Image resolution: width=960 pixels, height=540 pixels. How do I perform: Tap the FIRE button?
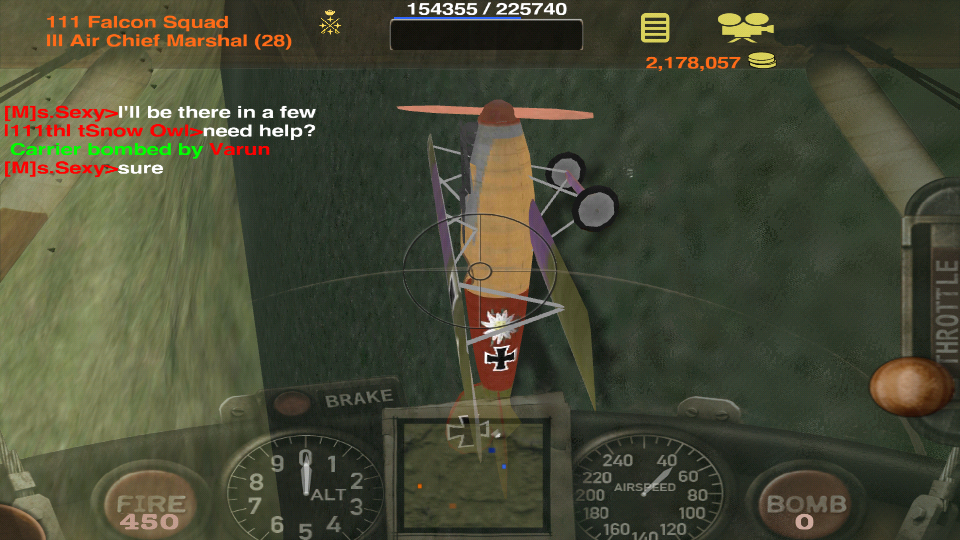coord(151,508)
